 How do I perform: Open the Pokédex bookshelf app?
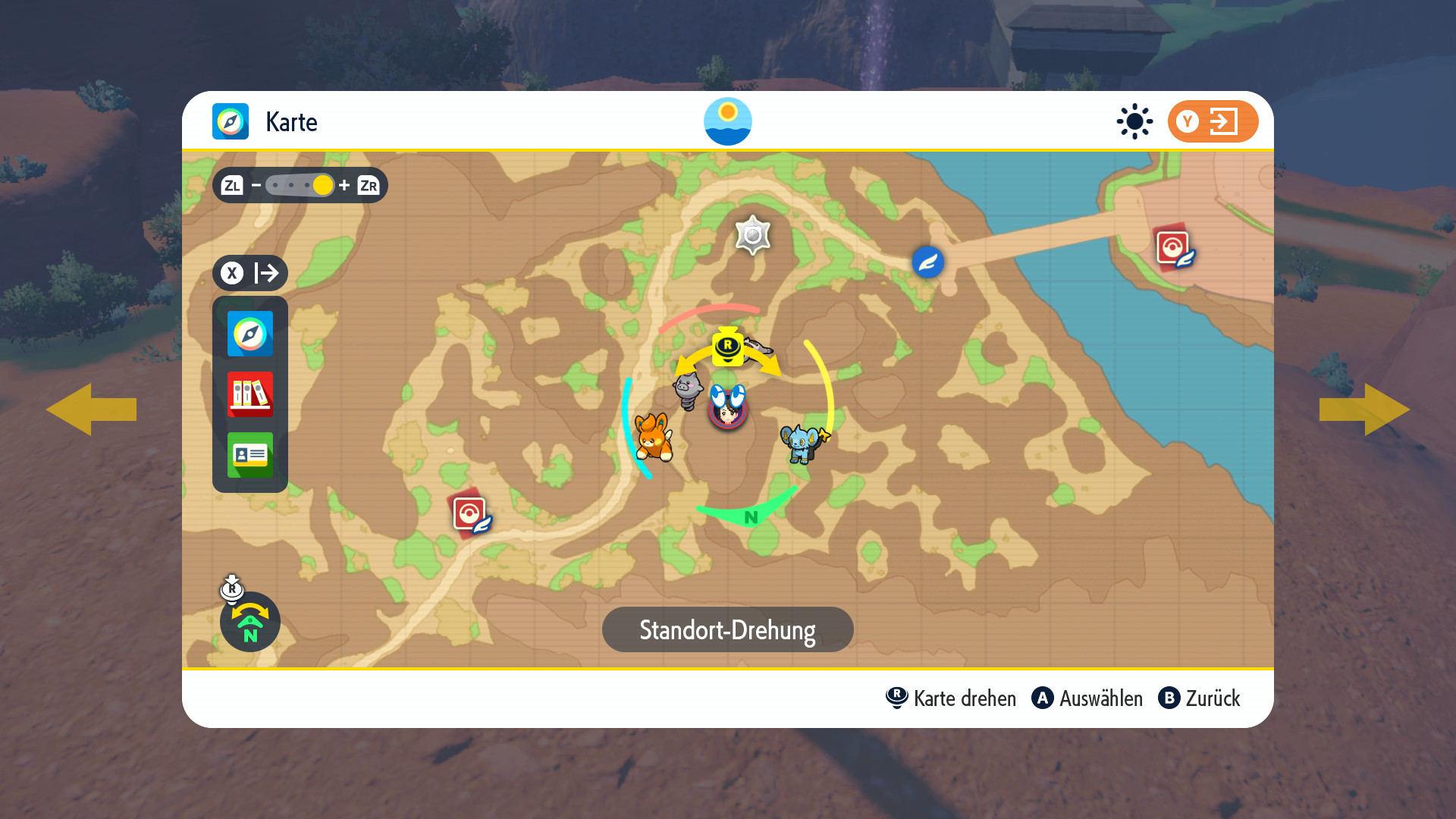tap(249, 394)
